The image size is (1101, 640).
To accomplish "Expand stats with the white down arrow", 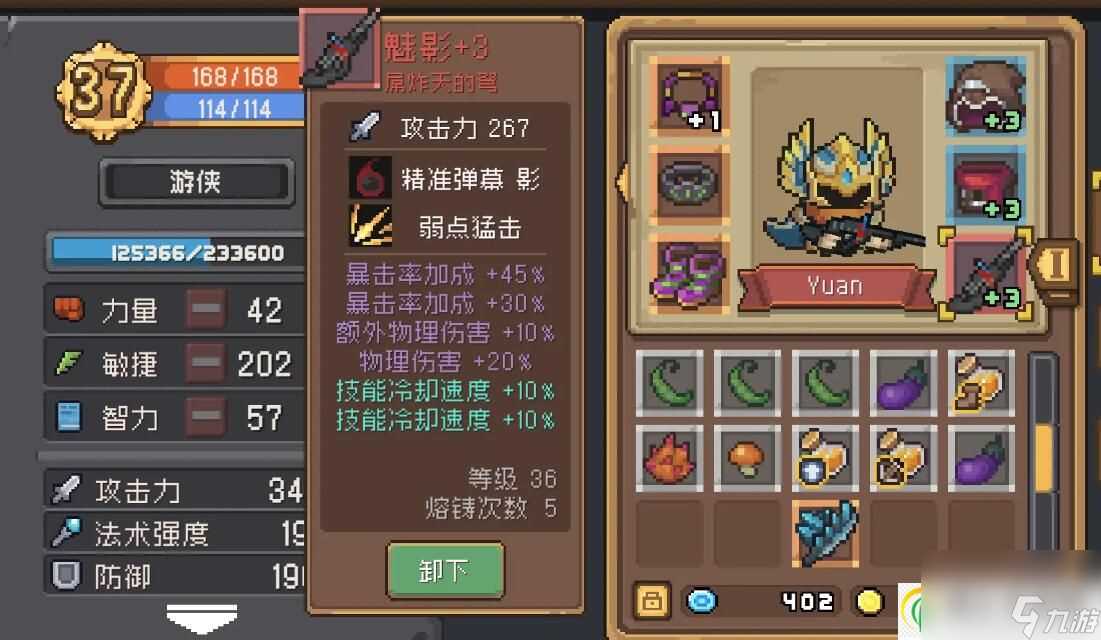I will tap(201, 617).
